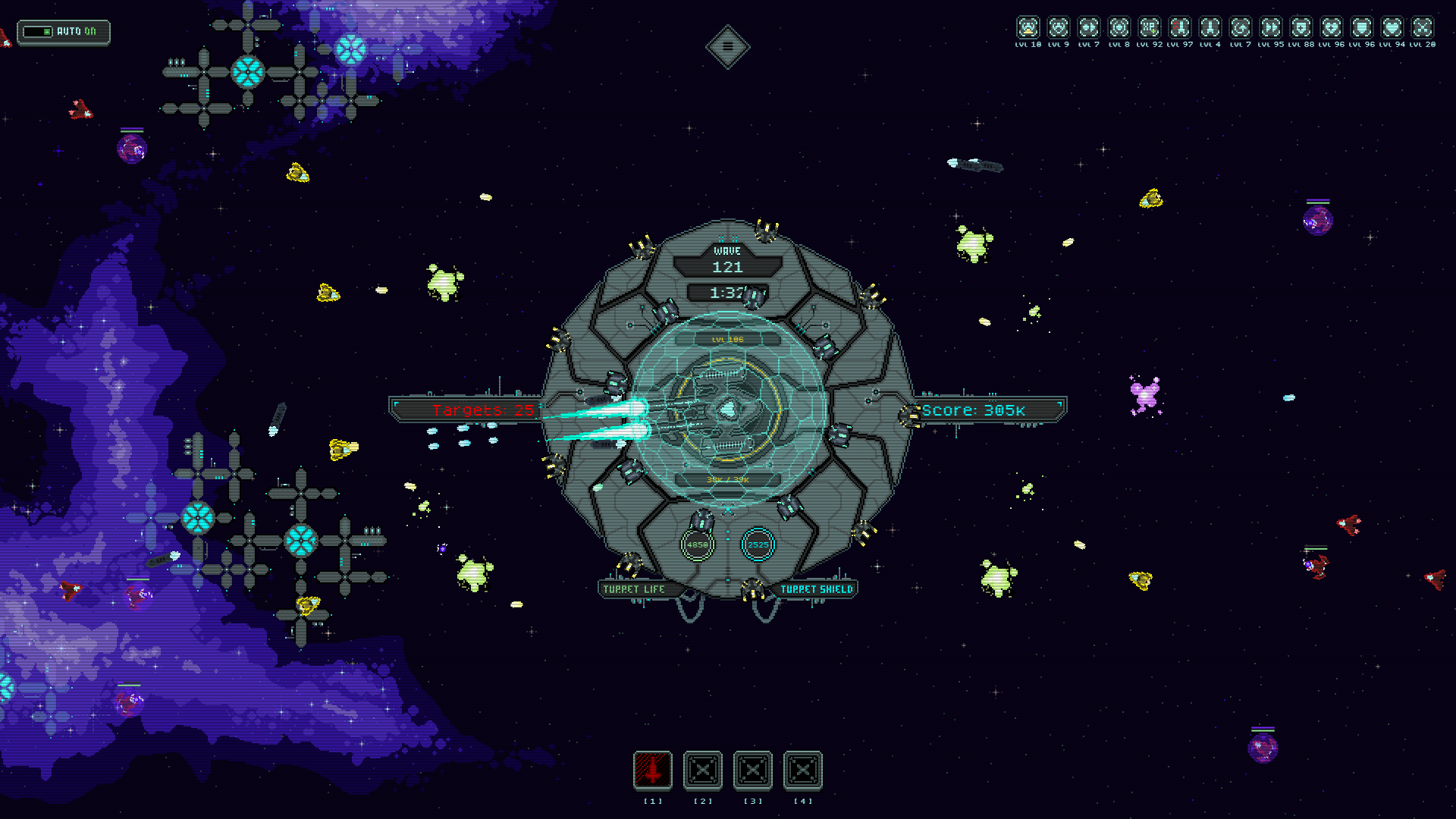
Task: Select the shield-with-plus icon, level 88
Action: 1301,28
